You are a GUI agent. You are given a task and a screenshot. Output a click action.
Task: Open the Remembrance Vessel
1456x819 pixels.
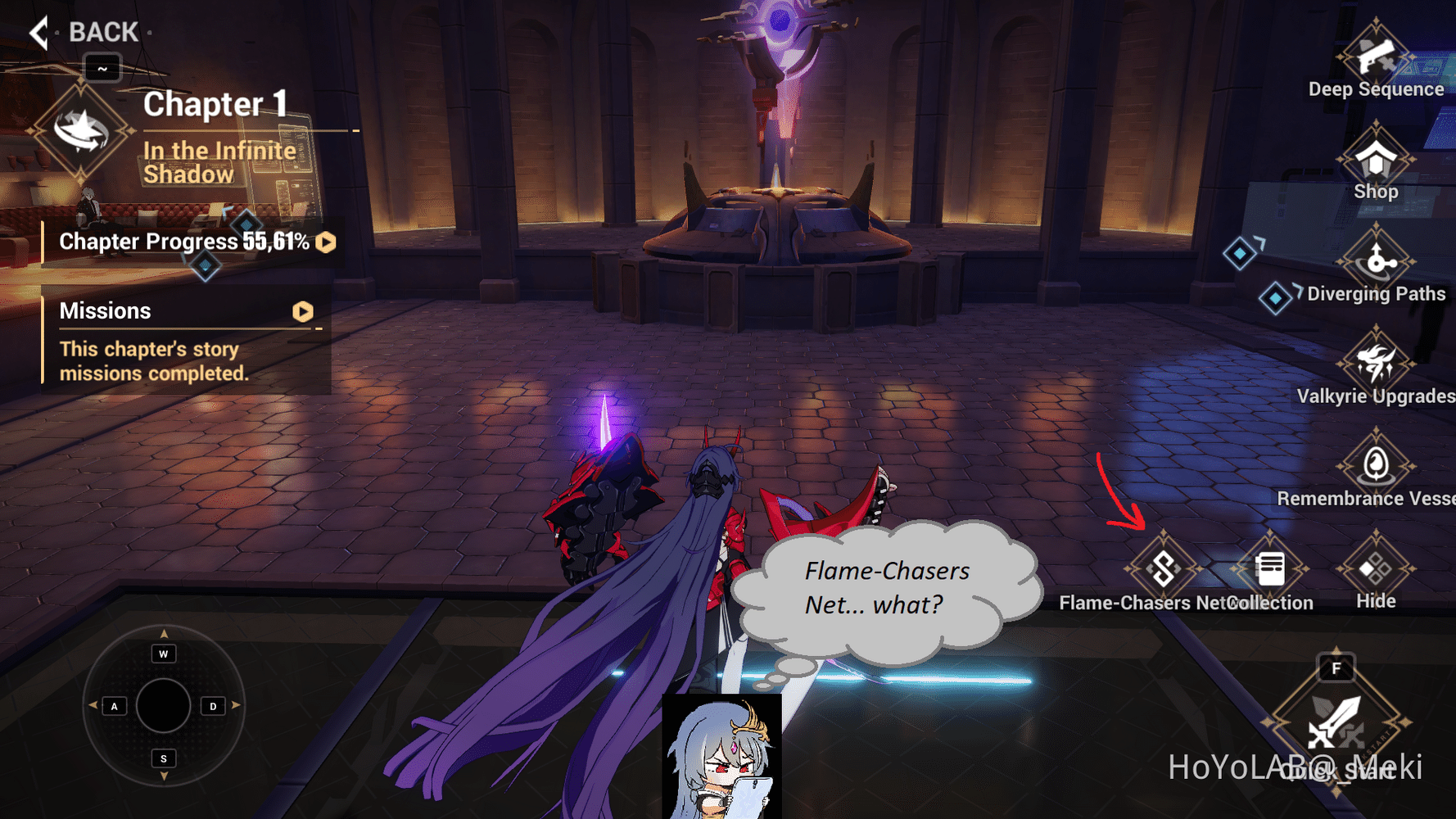point(1376,467)
